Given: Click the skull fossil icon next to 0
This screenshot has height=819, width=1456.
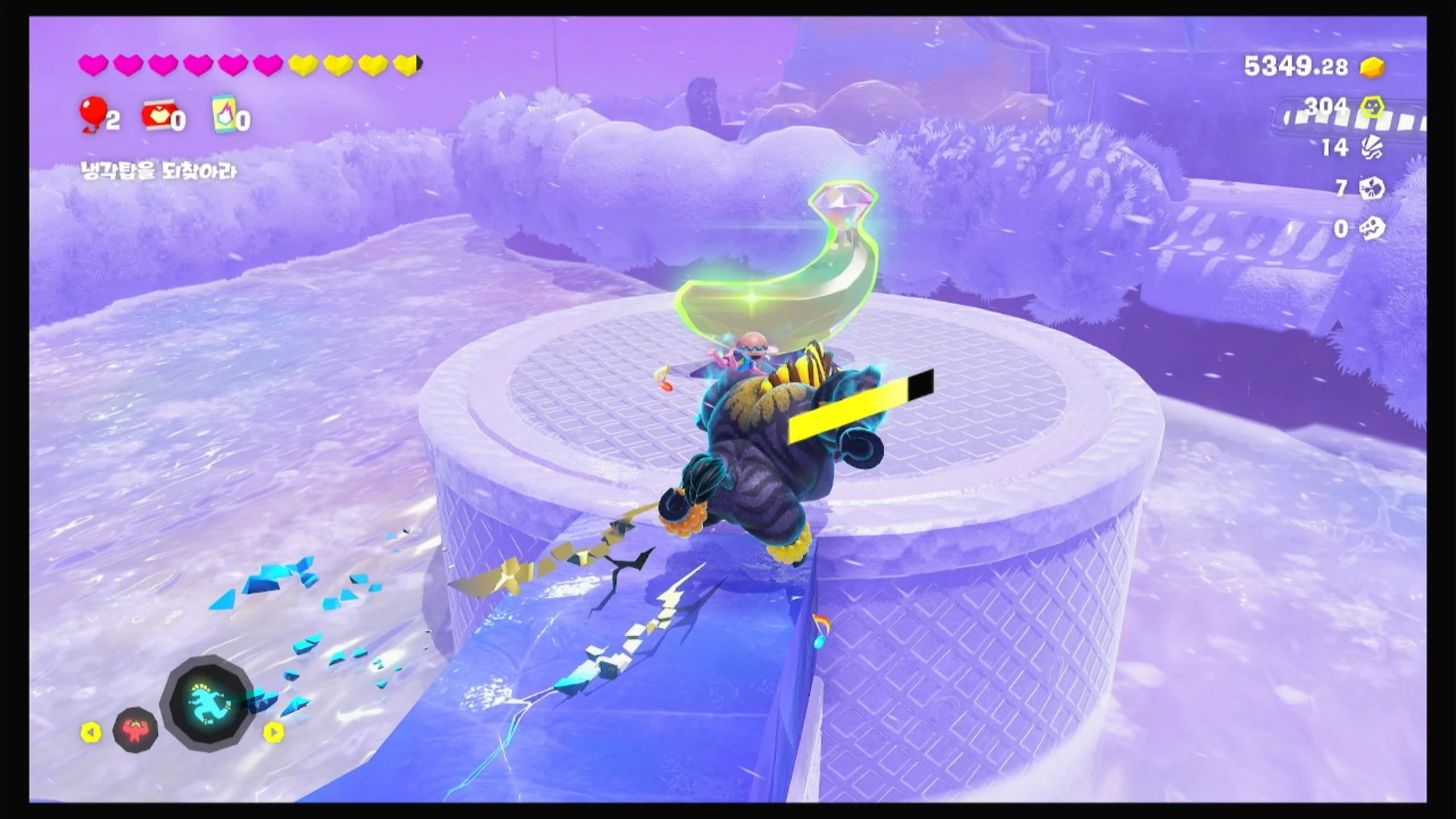Looking at the screenshot, I should [1371, 229].
